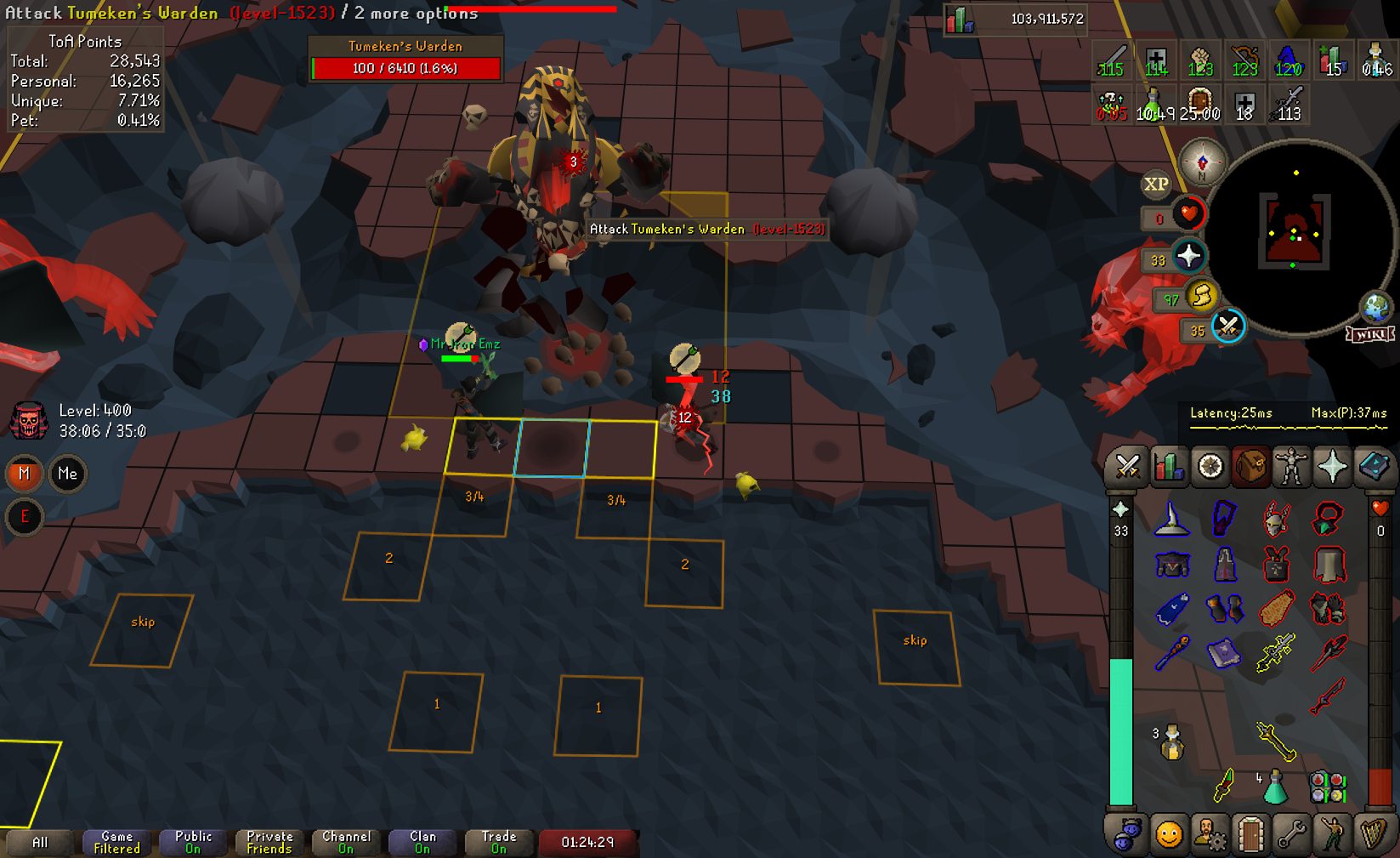Click the compass to face north
1400x858 pixels.
pos(1202,162)
